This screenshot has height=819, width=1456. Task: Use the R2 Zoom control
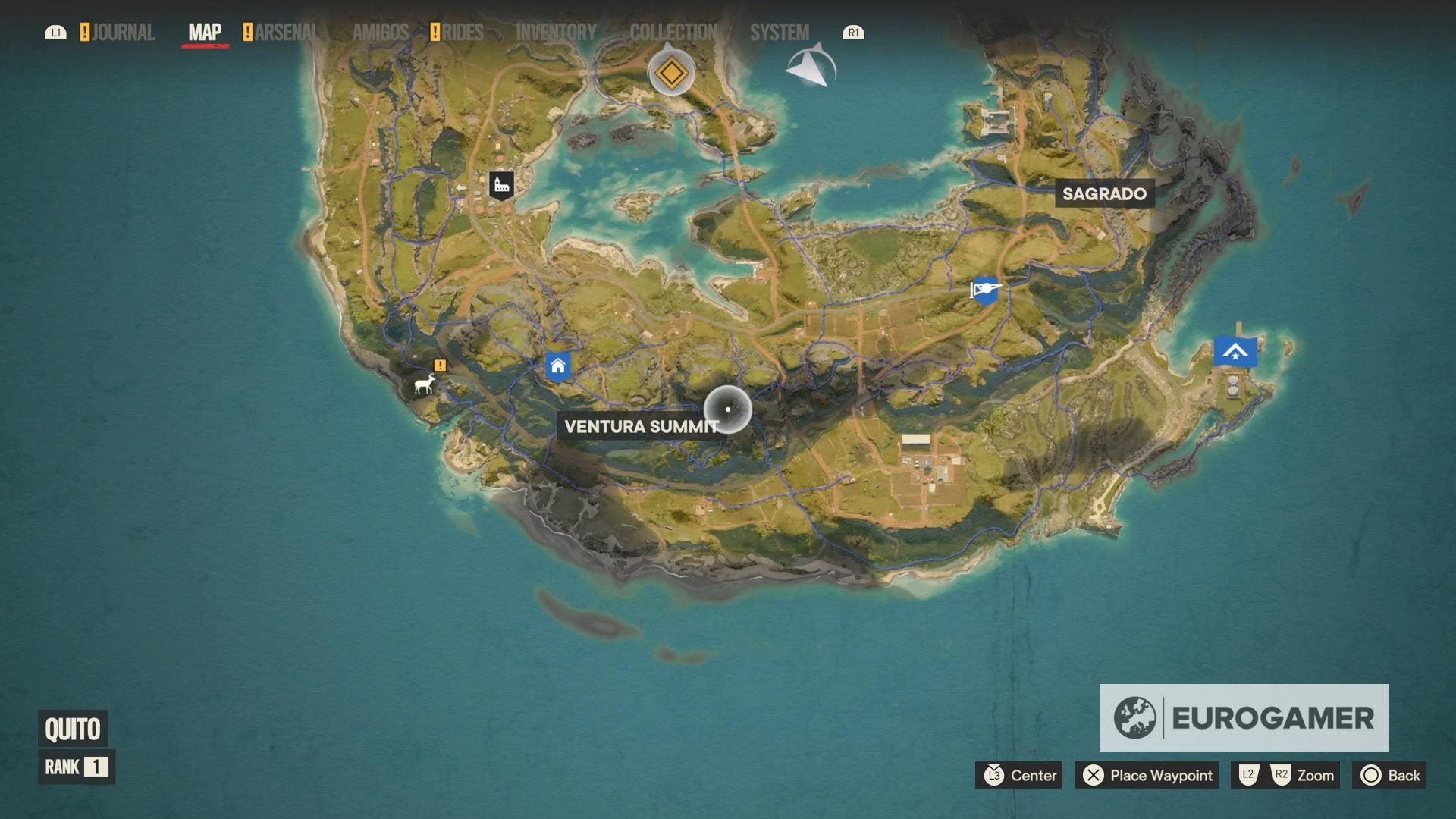point(1282,775)
